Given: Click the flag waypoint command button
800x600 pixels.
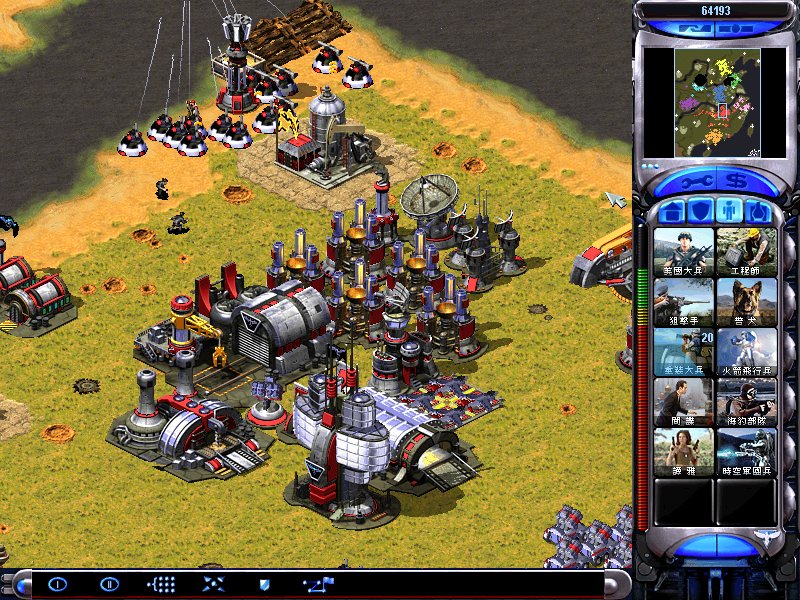Looking at the screenshot, I should click(319, 583).
